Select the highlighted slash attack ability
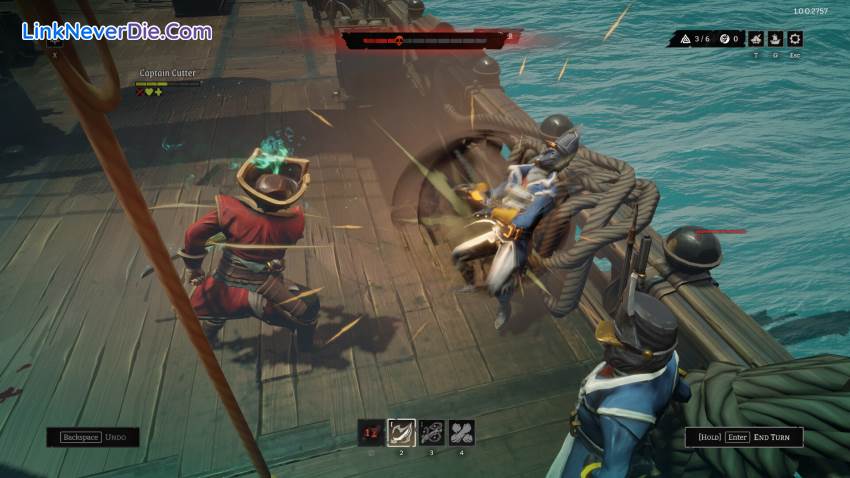This screenshot has width=850, height=478. click(x=401, y=432)
